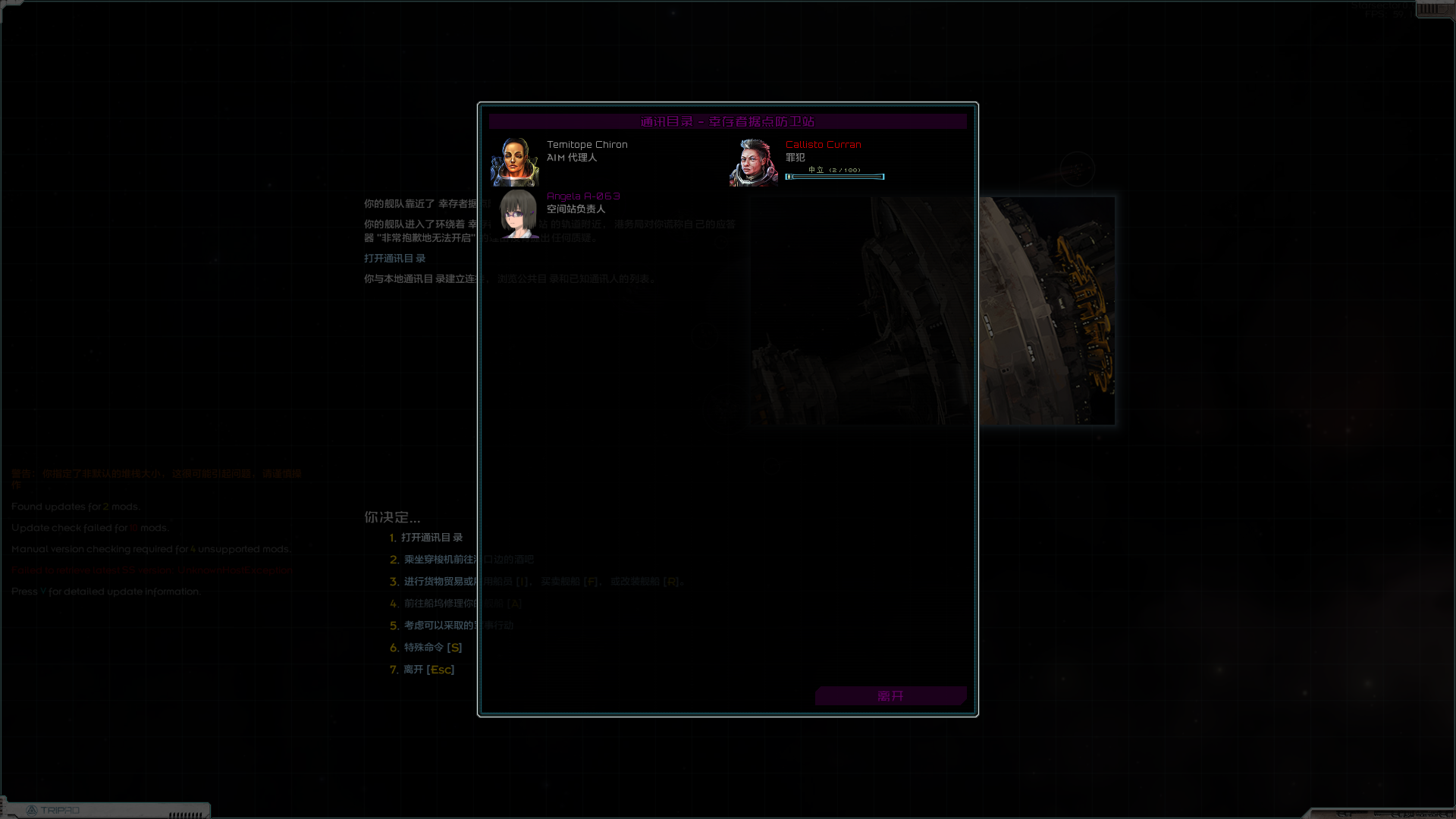1456x819 pixels.
Task: Click the Angela A-063 name label
Action: 584,196
